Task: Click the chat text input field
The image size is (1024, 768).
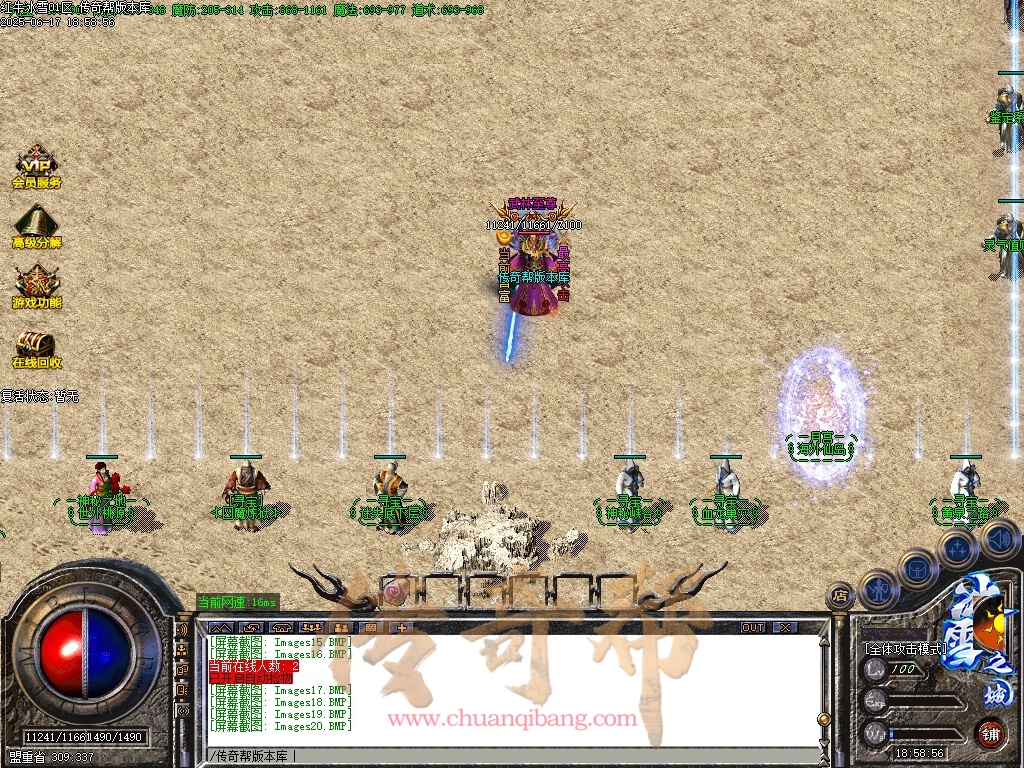Action: click(x=500, y=754)
